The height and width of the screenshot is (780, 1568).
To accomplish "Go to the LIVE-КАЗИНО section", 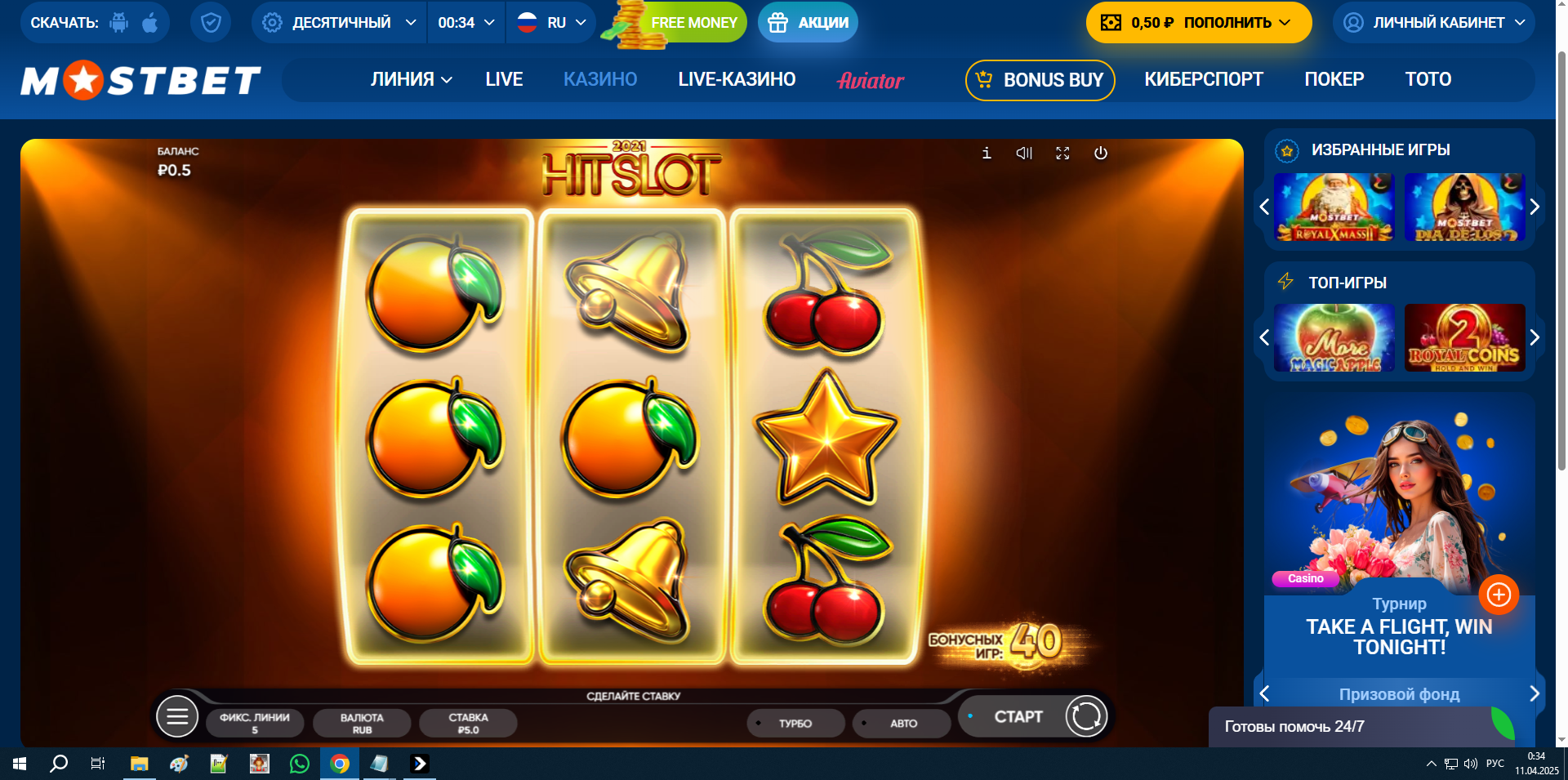I will tap(737, 79).
